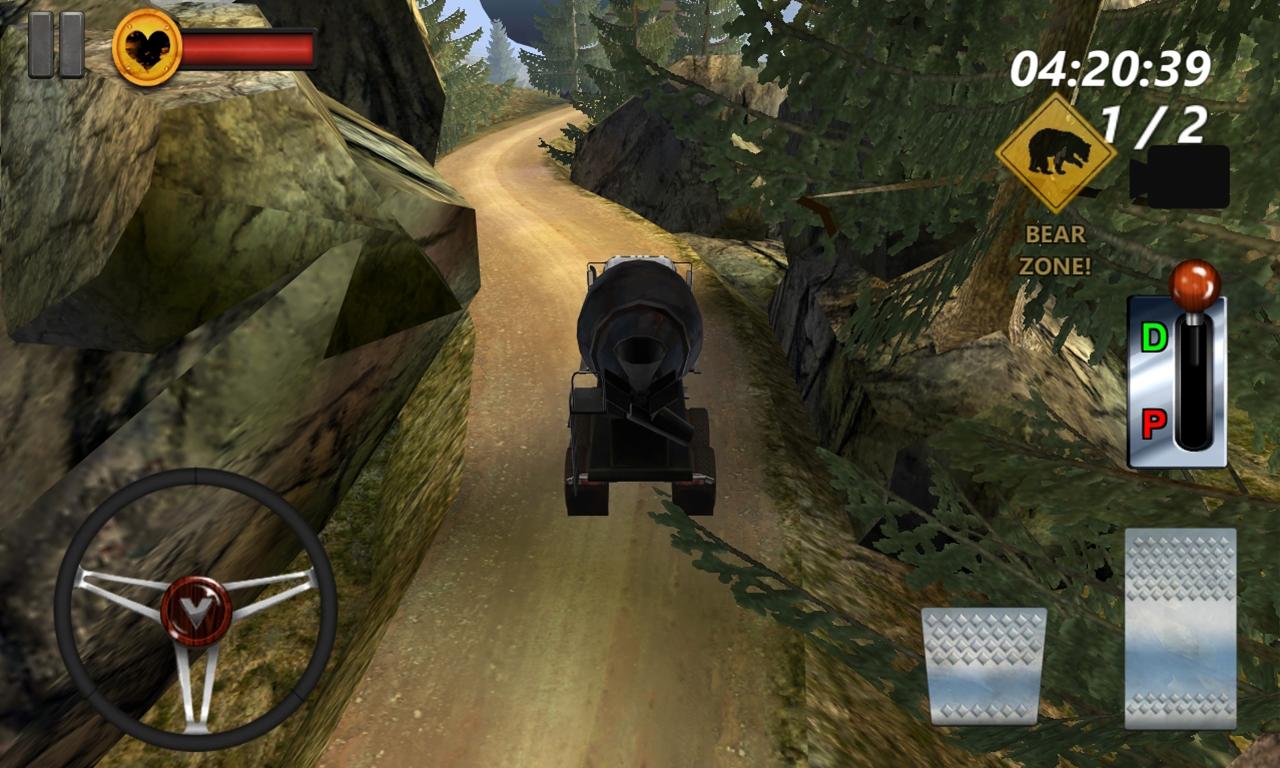Tap the gearbox panel housing D and P
Screen dimensions: 1280x768
(1176, 380)
